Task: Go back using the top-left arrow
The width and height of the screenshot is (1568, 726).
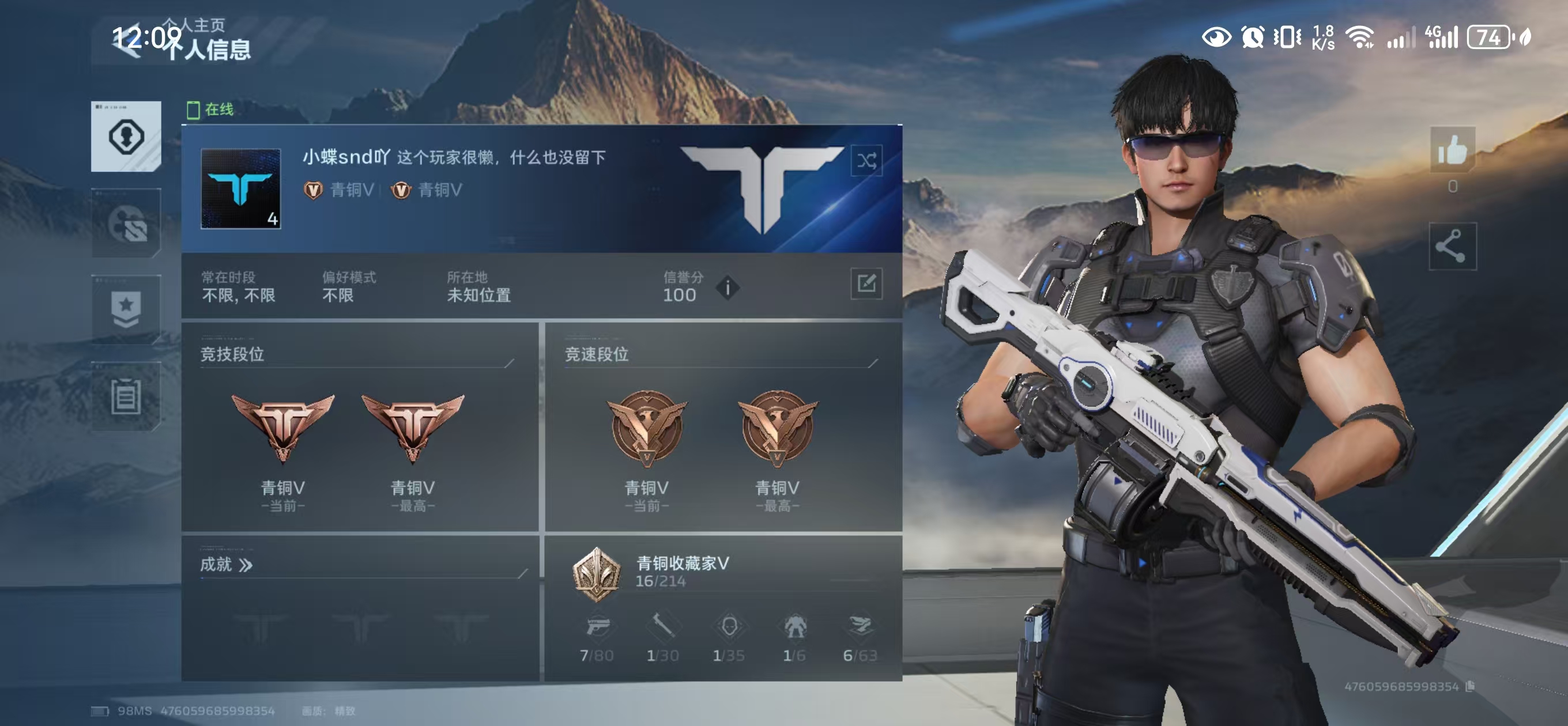Action: [126, 41]
